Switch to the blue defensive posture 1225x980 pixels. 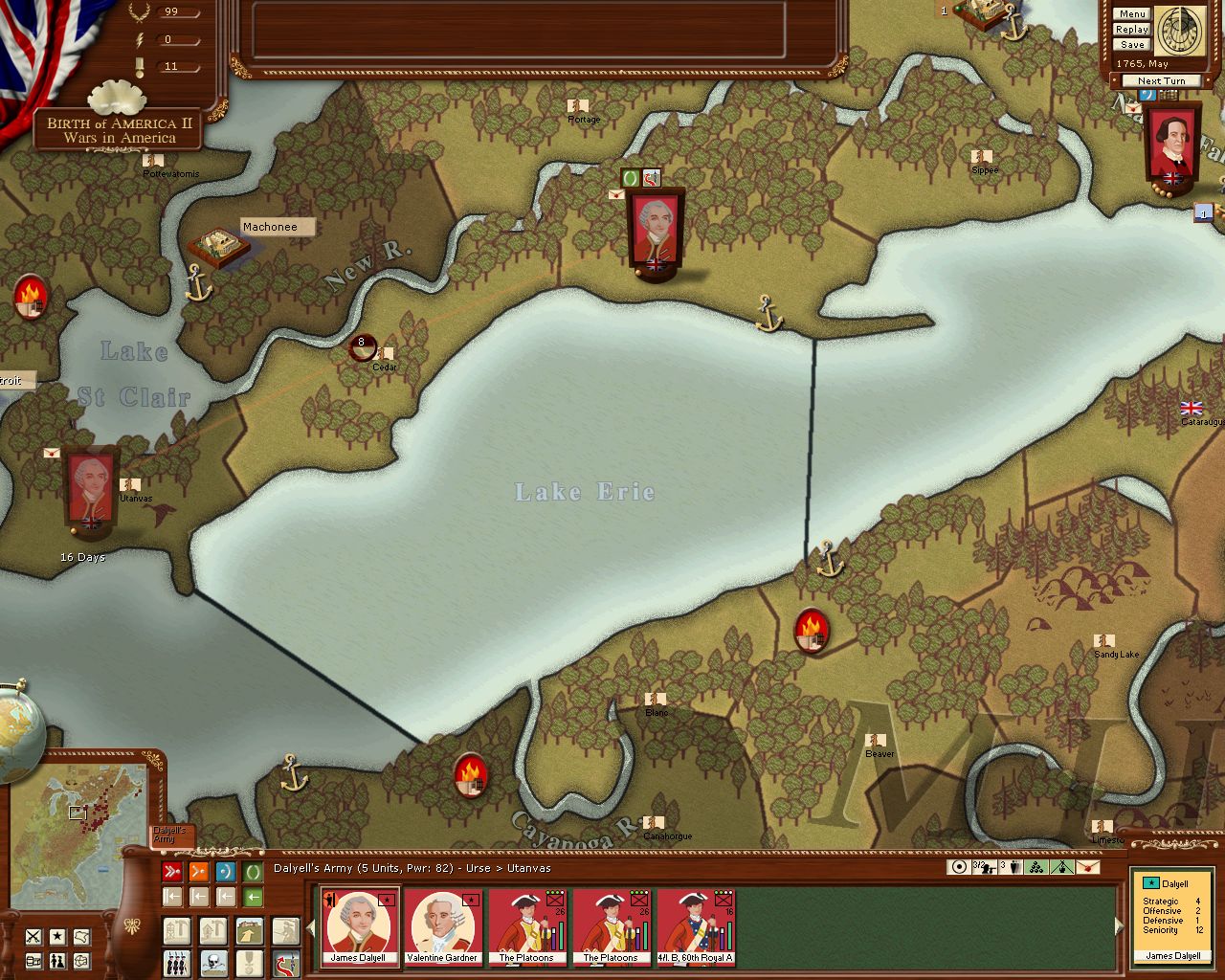[226, 872]
